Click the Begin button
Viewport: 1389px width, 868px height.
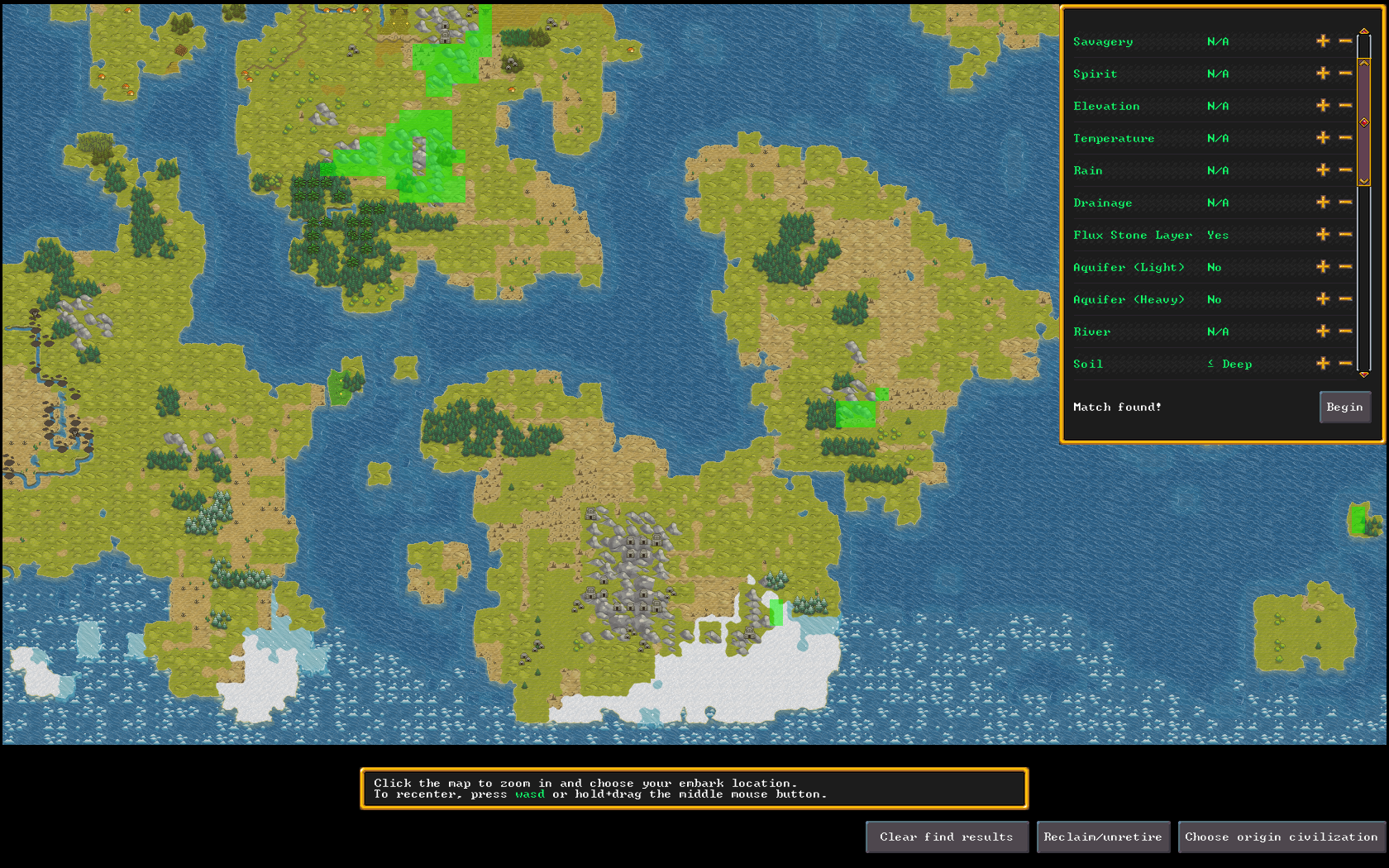coord(1344,407)
